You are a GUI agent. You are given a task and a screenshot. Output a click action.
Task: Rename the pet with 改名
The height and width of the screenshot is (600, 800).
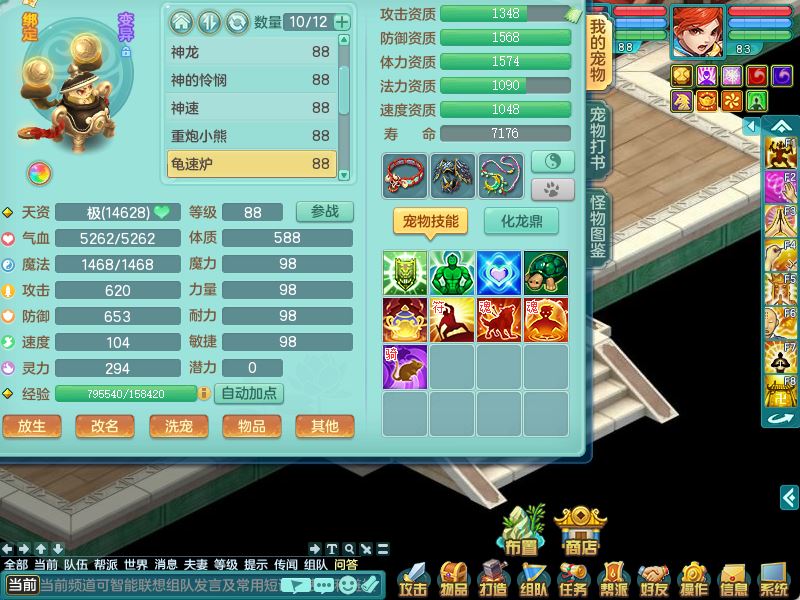104,426
